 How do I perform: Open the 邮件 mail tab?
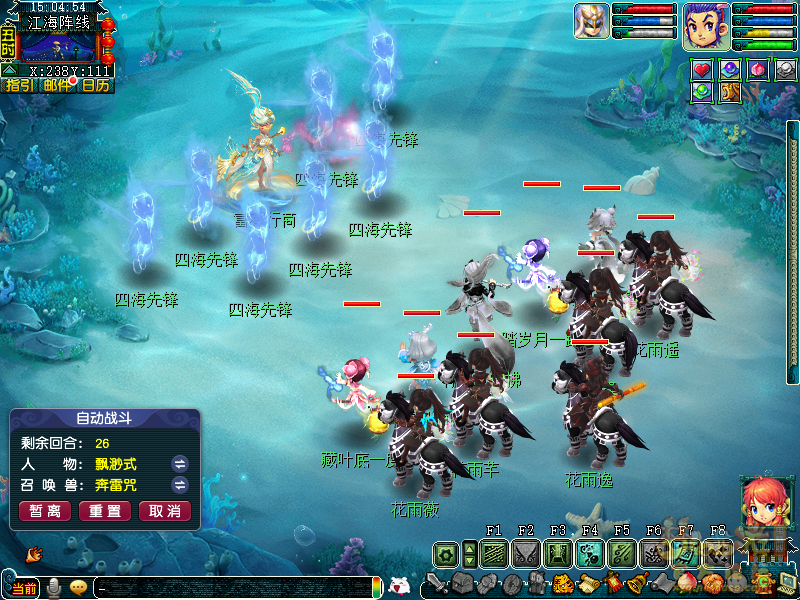coord(57,86)
